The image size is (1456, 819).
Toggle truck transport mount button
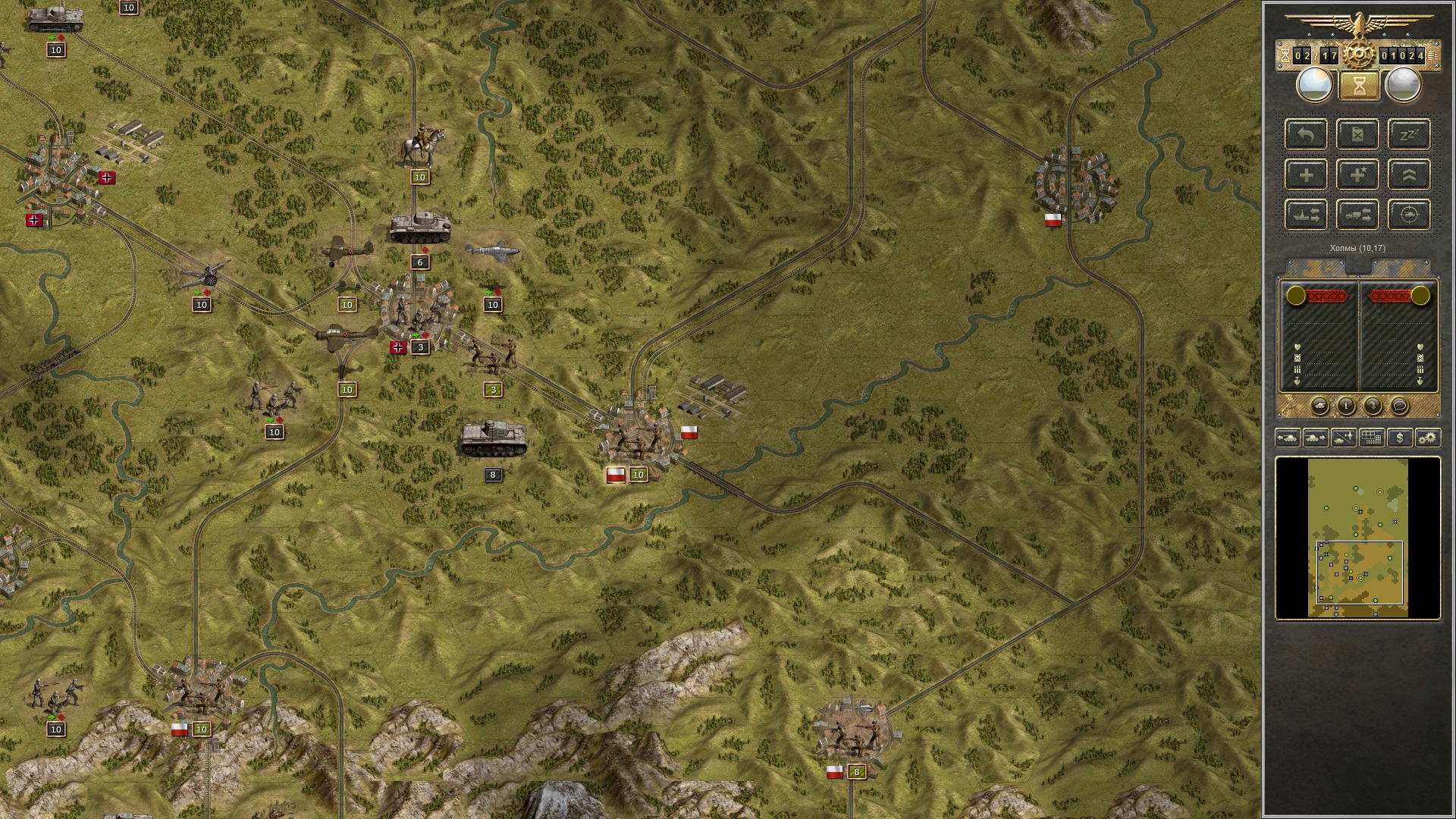[x=1357, y=215]
